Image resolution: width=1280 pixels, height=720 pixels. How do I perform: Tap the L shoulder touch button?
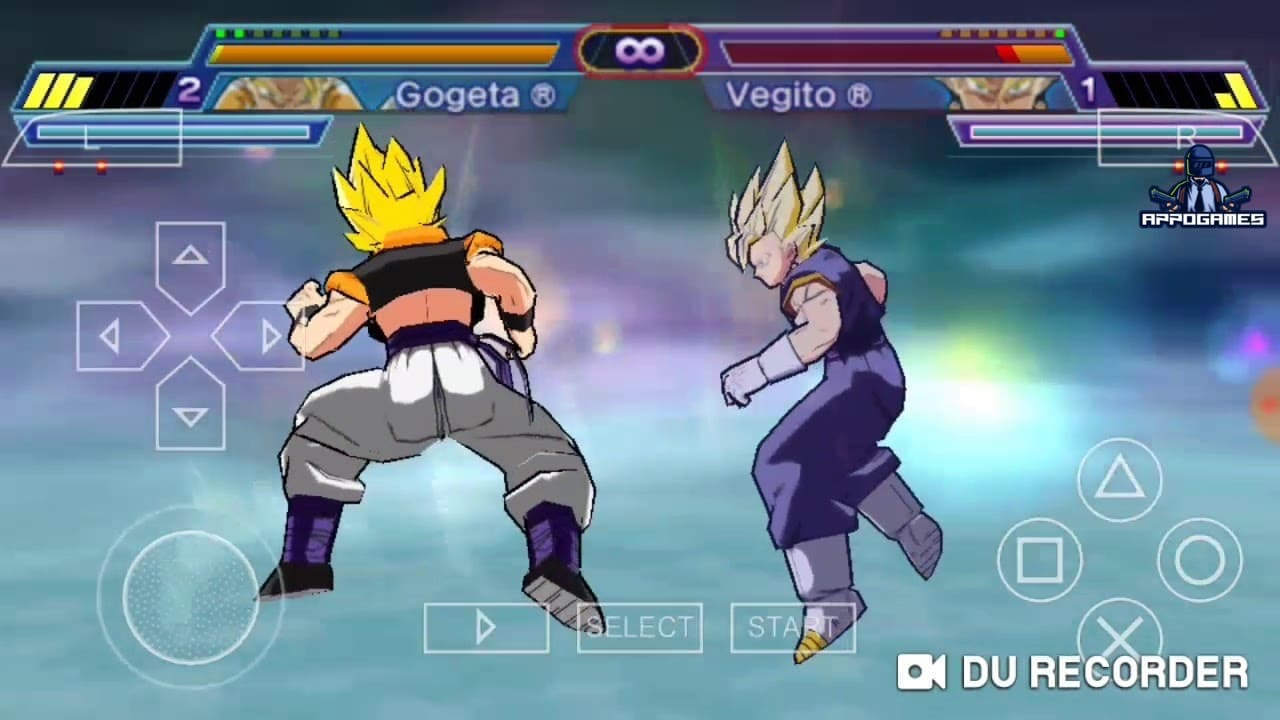[93, 138]
